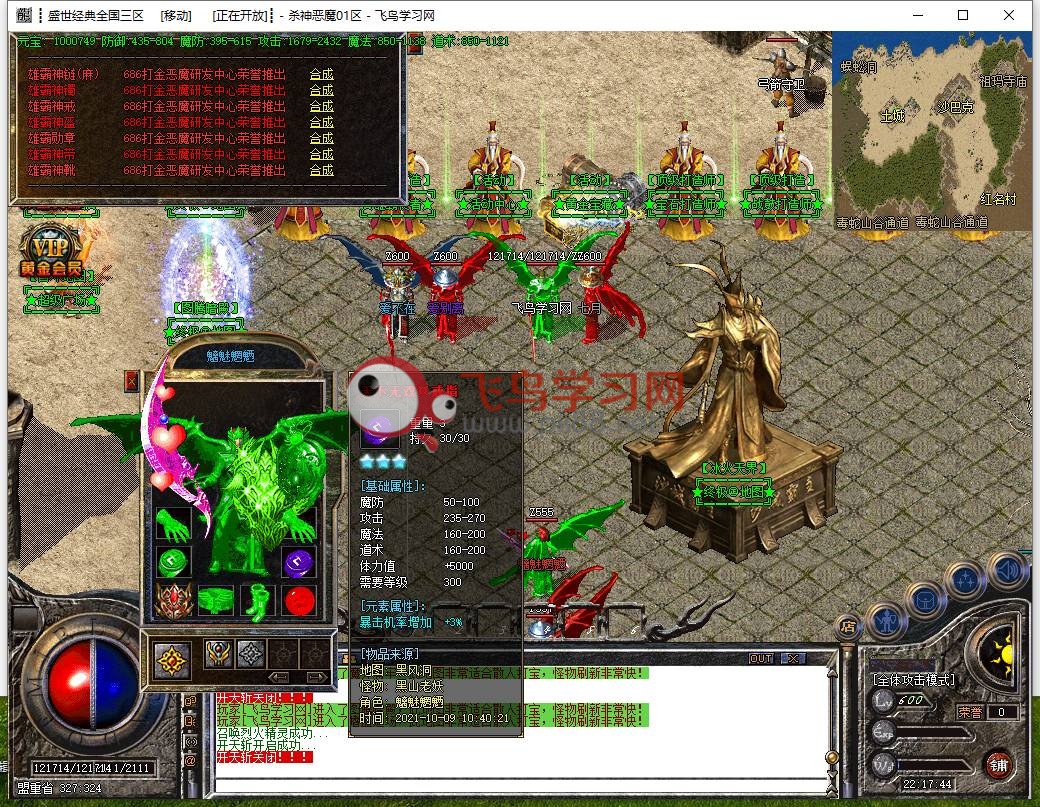Open the bag round button
This screenshot has height=807, width=1040.
[x=924, y=601]
